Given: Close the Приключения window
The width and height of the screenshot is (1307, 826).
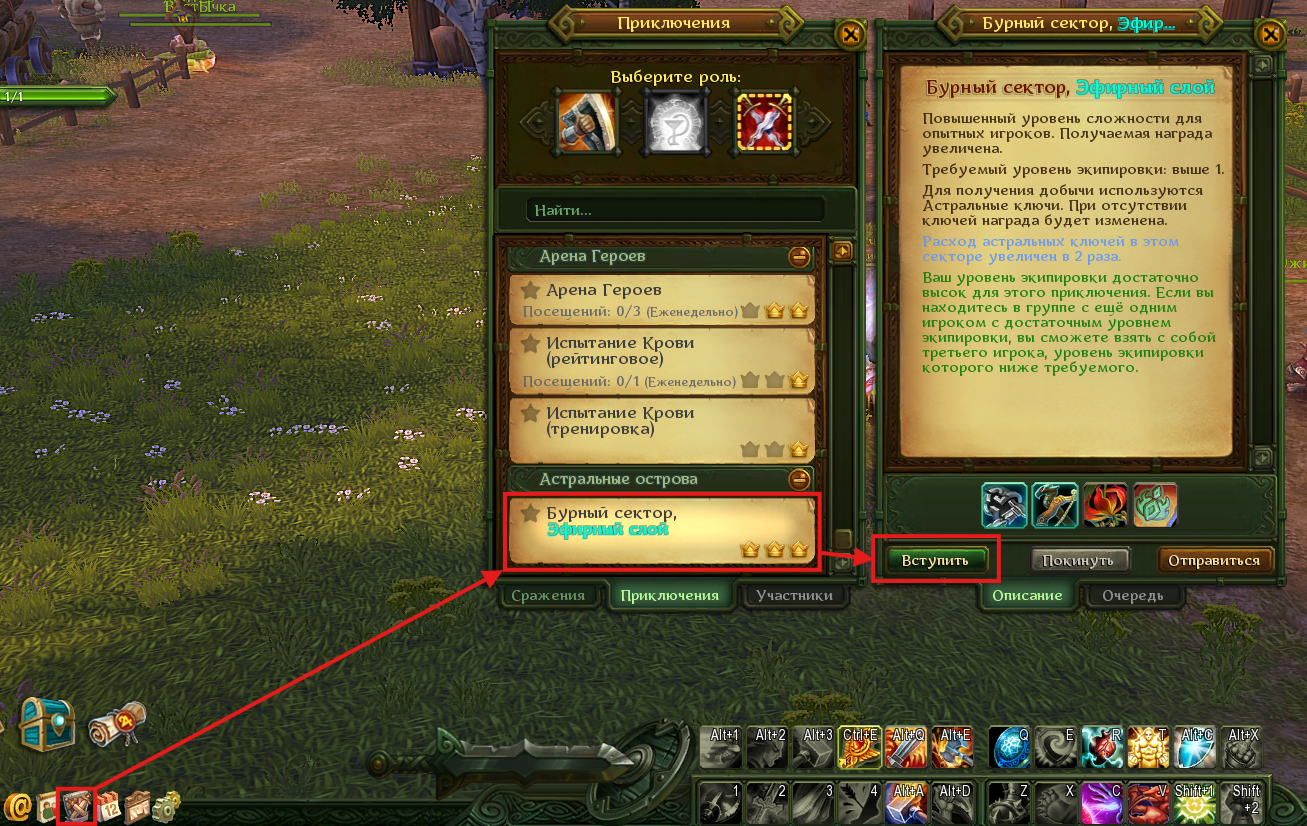Looking at the screenshot, I should pyautogui.click(x=850, y=35).
